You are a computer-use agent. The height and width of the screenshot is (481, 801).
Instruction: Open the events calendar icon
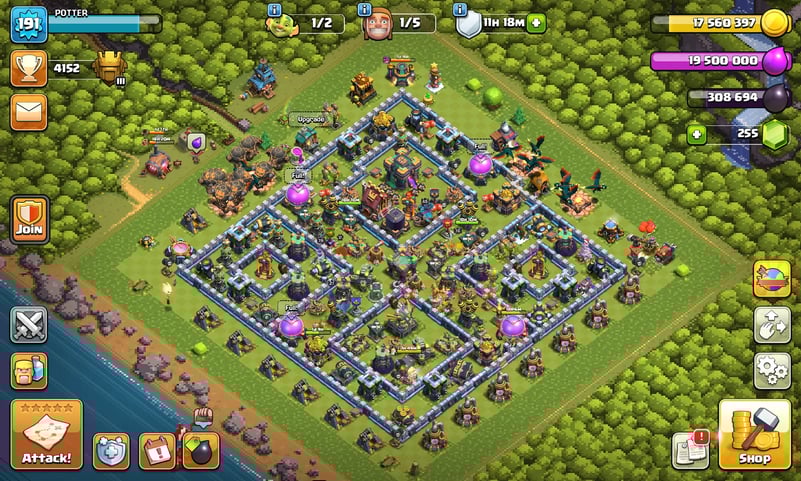click(157, 451)
